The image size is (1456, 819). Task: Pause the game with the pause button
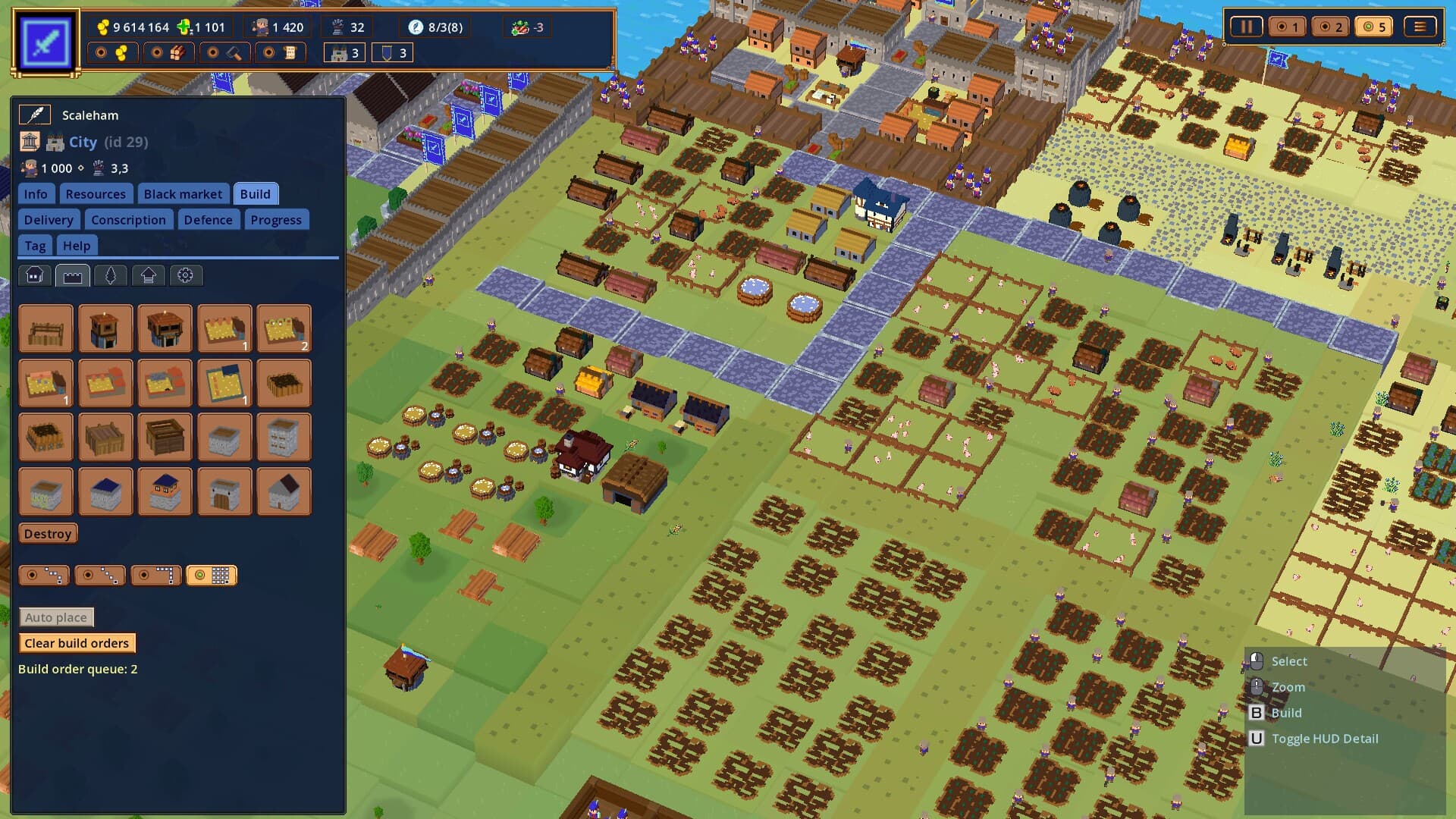[1246, 26]
